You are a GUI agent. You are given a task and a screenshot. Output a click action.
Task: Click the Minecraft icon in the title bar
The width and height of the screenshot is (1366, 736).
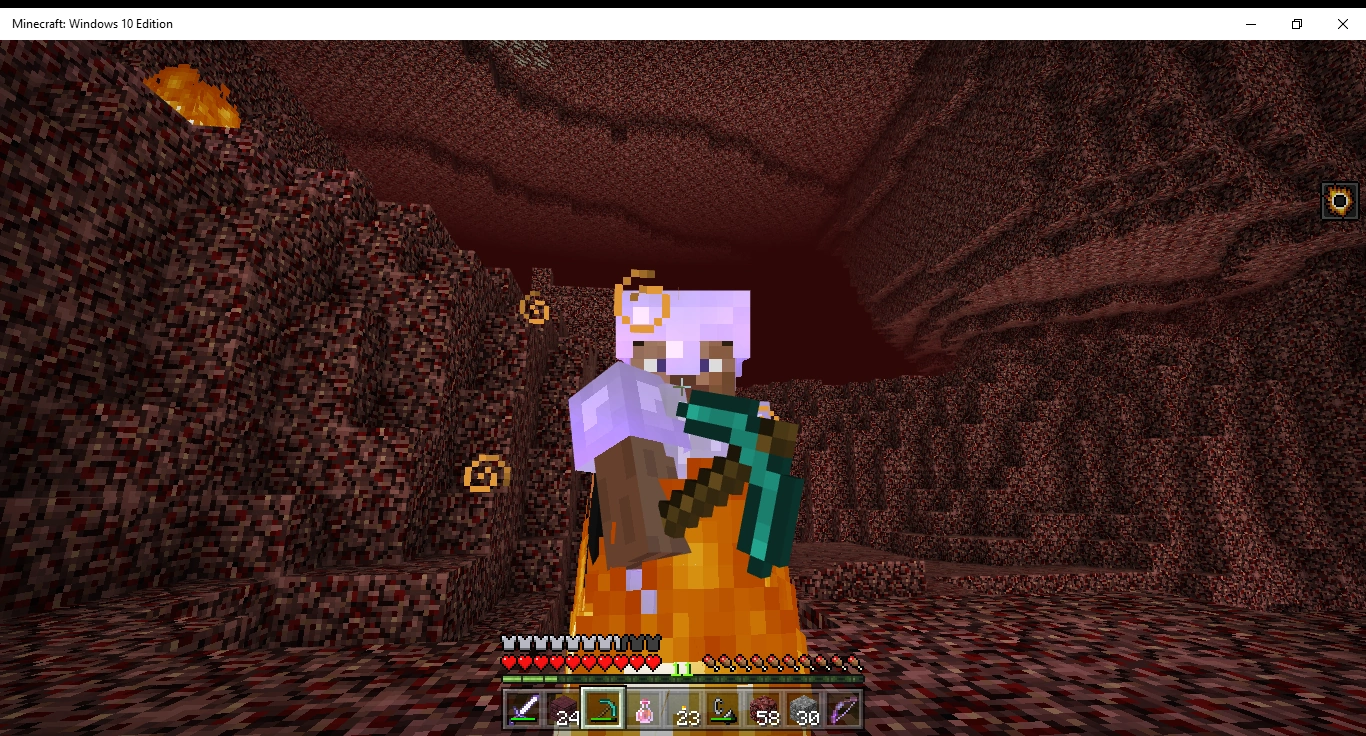tap(10, 23)
